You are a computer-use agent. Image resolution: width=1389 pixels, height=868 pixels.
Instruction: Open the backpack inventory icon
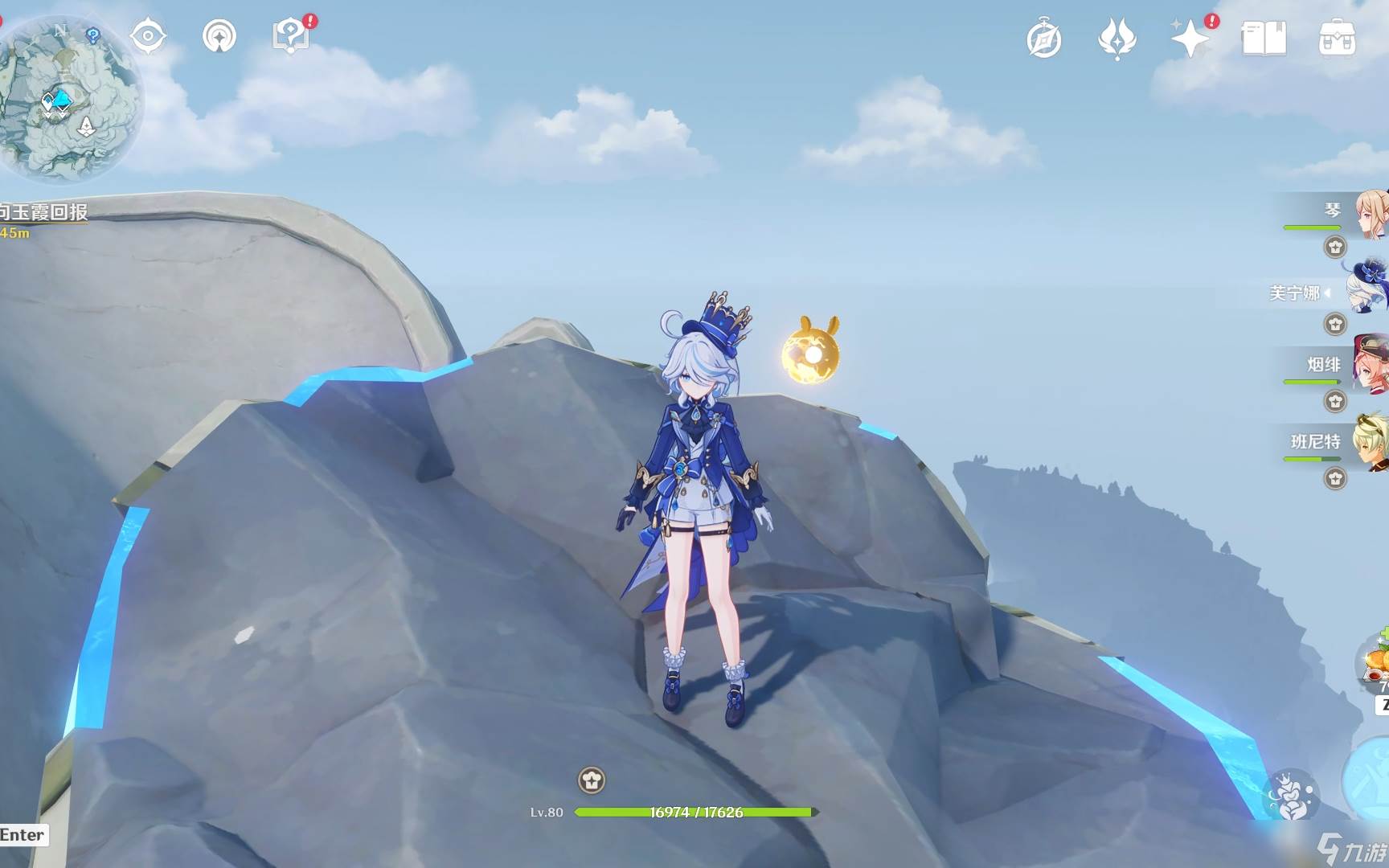[x=1338, y=39]
